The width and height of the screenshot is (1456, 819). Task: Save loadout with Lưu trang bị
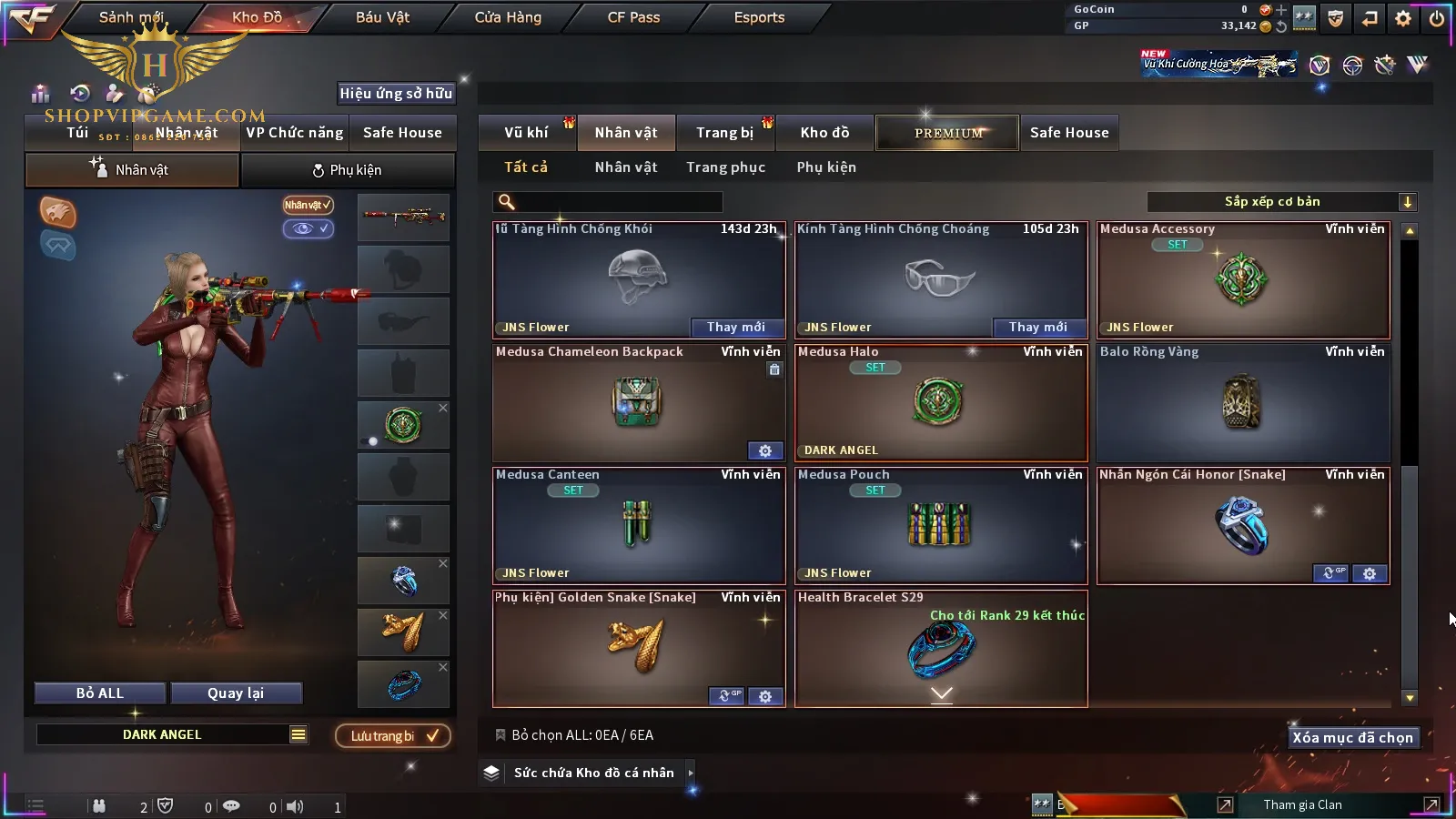point(393,736)
